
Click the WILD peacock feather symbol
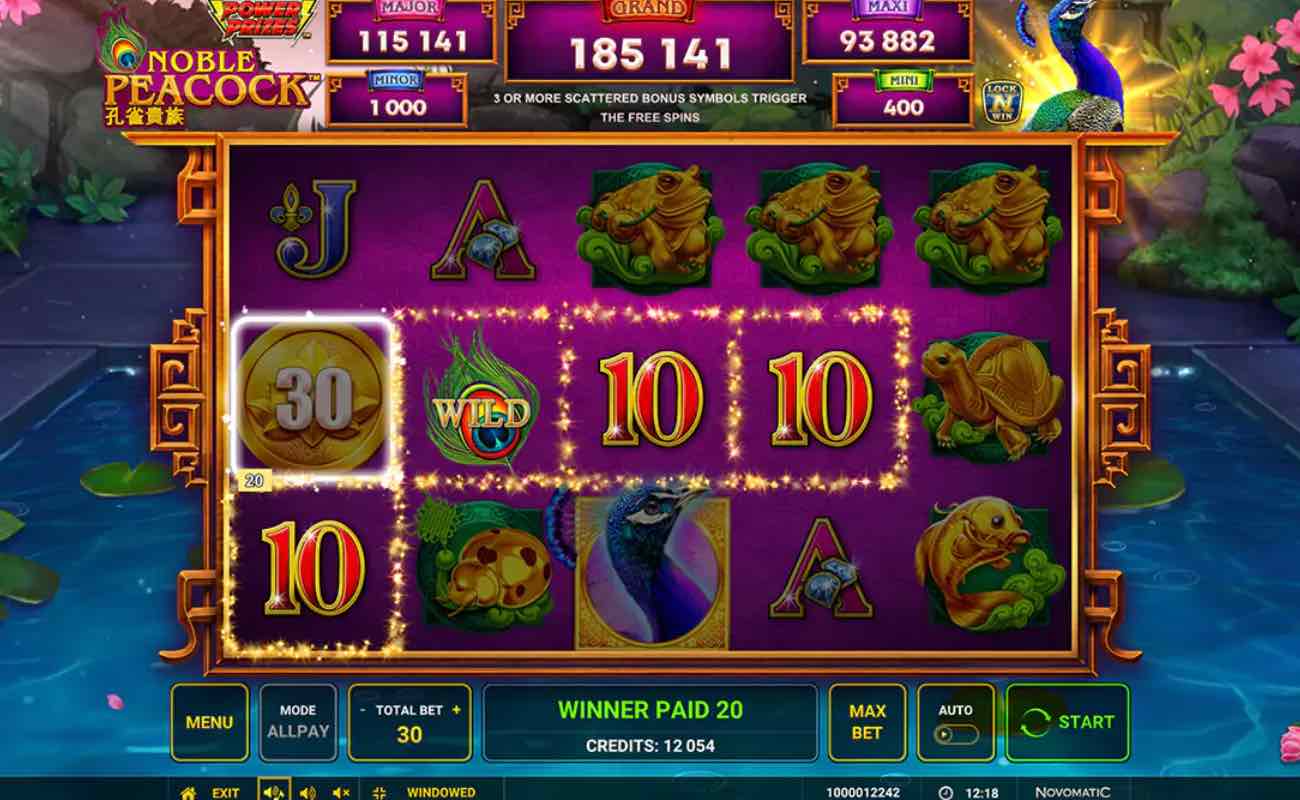tap(480, 408)
